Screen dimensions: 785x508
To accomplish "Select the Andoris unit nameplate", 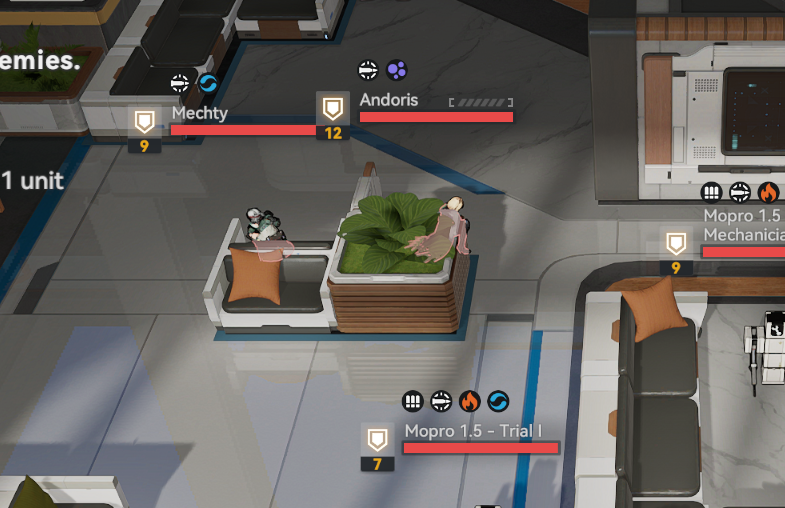I will pyautogui.click(x=389, y=101).
